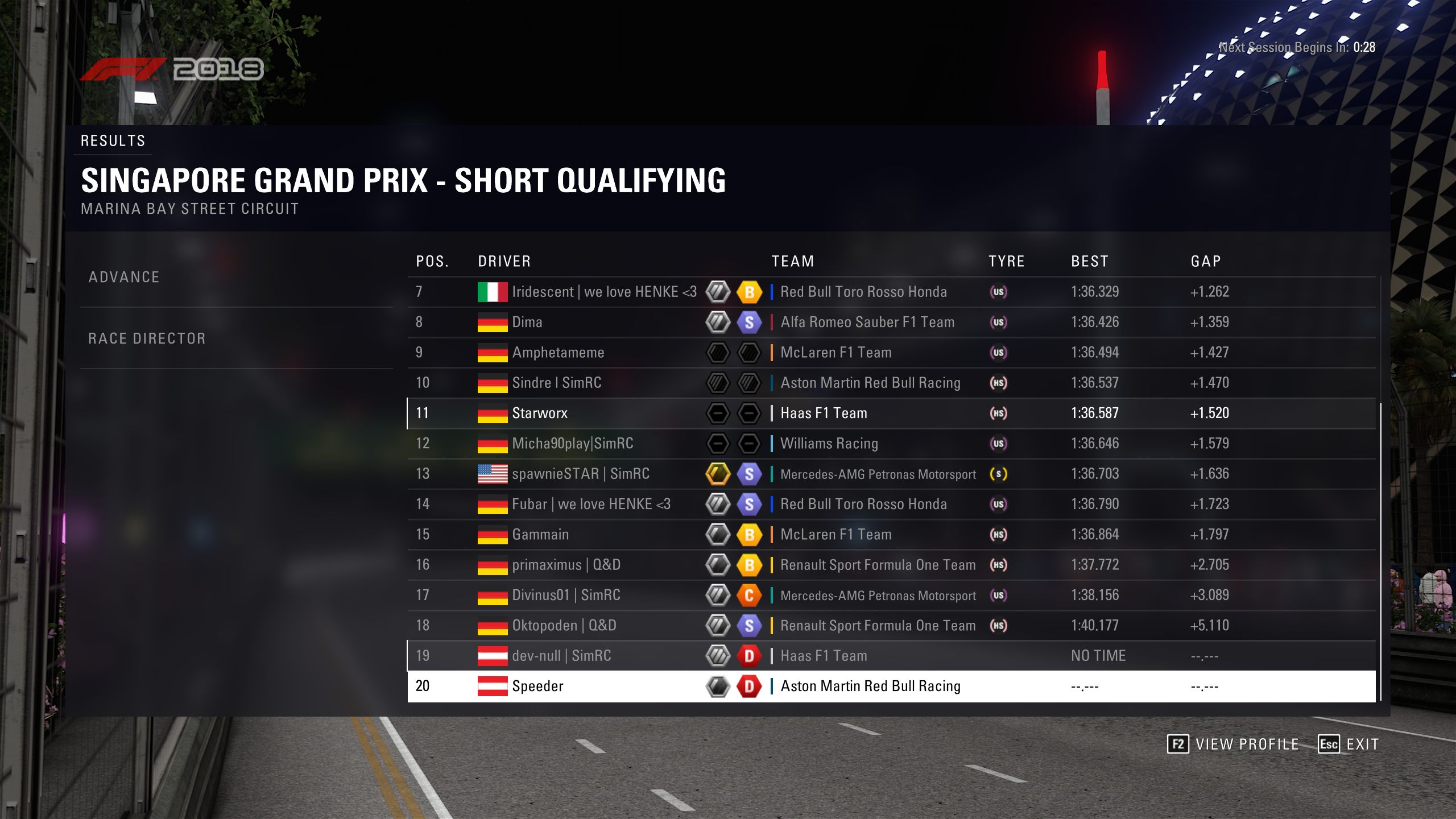
Task: Click the Sindre | SimRC row
Action: 556,383
